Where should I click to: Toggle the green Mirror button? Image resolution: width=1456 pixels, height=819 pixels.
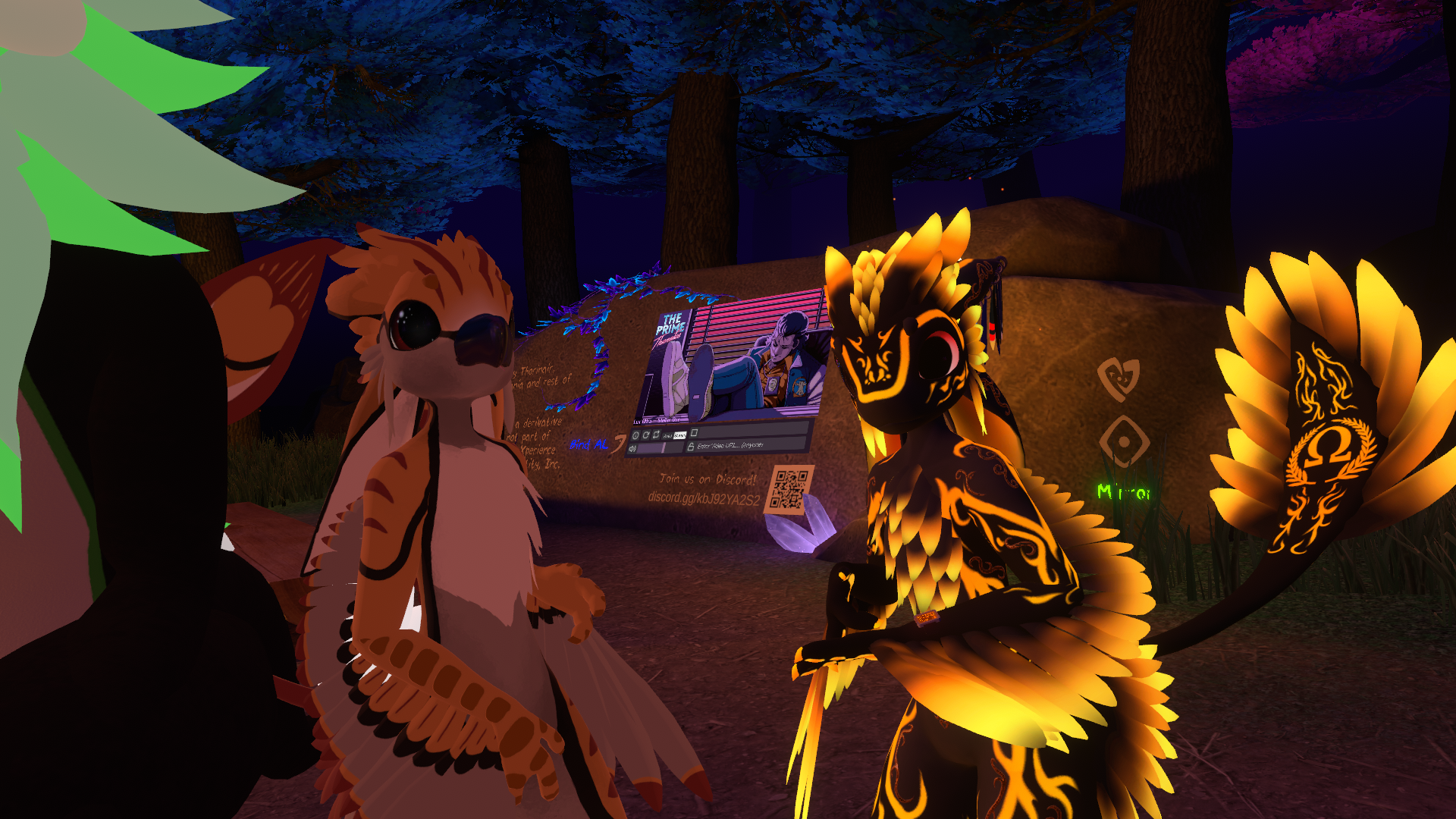click(x=1123, y=493)
